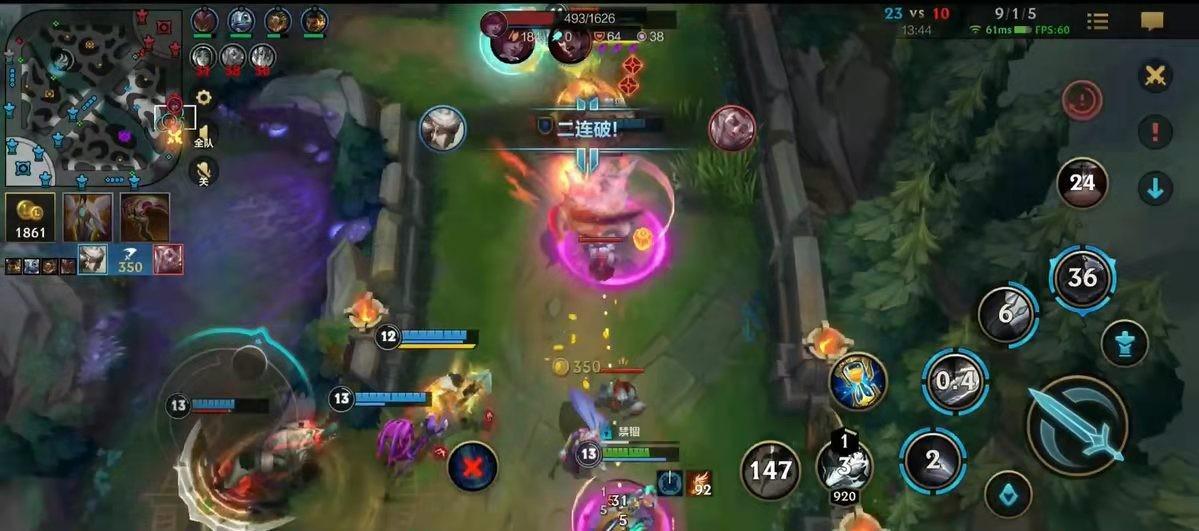Screen dimensions: 1199x531
Task: Select the tower-target attack button
Action: [1124, 343]
